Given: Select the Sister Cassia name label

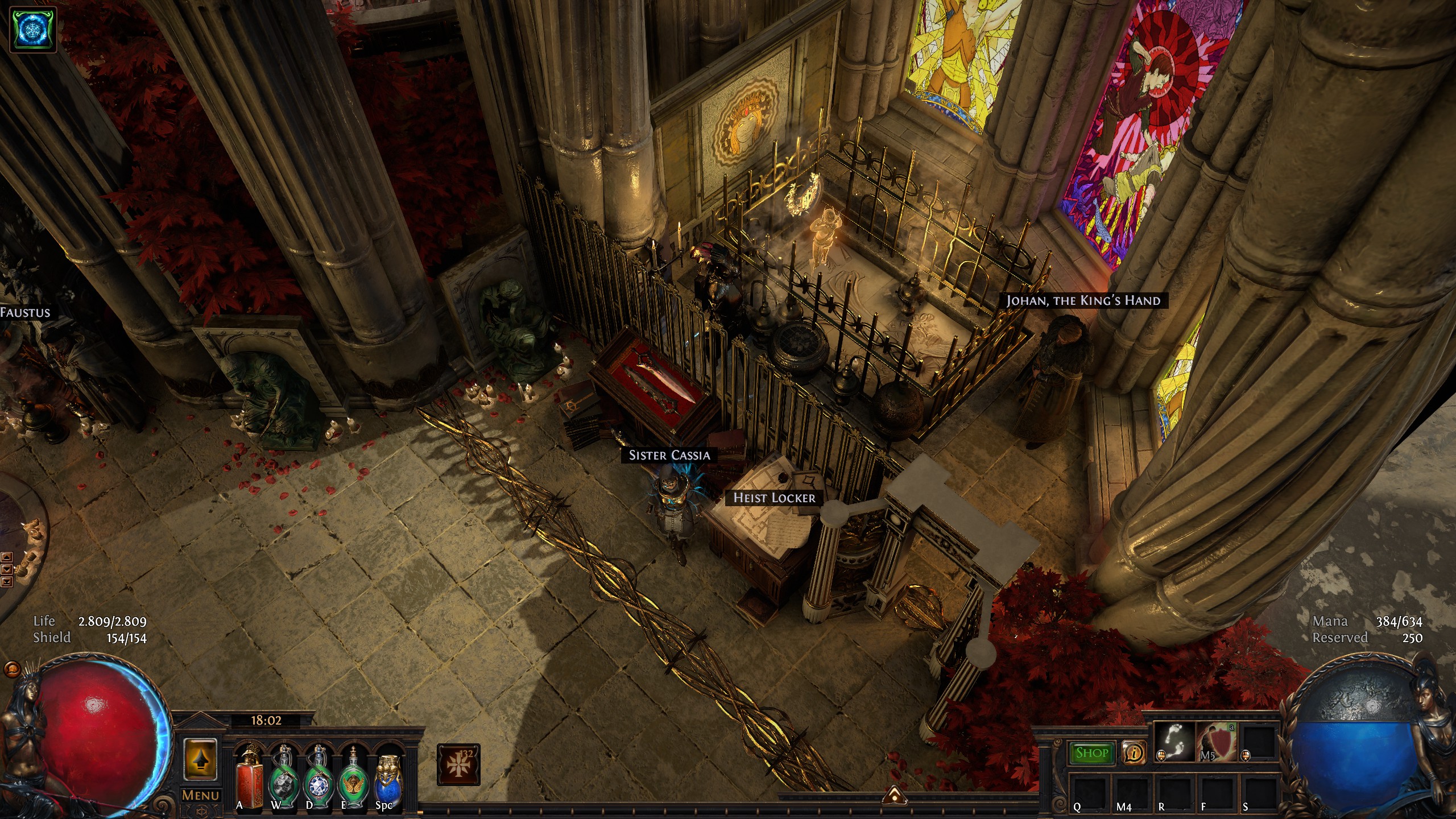Looking at the screenshot, I should [x=669, y=455].
